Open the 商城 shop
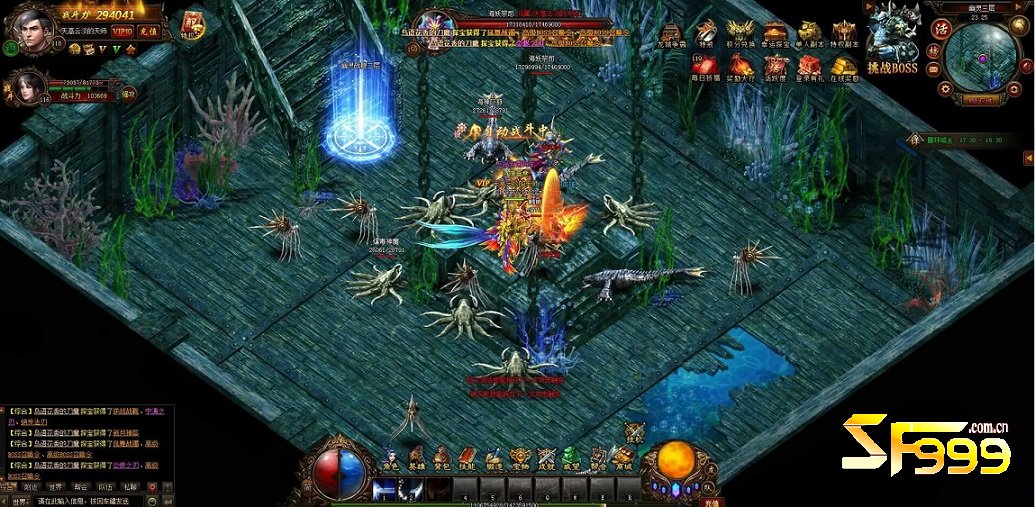 [623, 460]
